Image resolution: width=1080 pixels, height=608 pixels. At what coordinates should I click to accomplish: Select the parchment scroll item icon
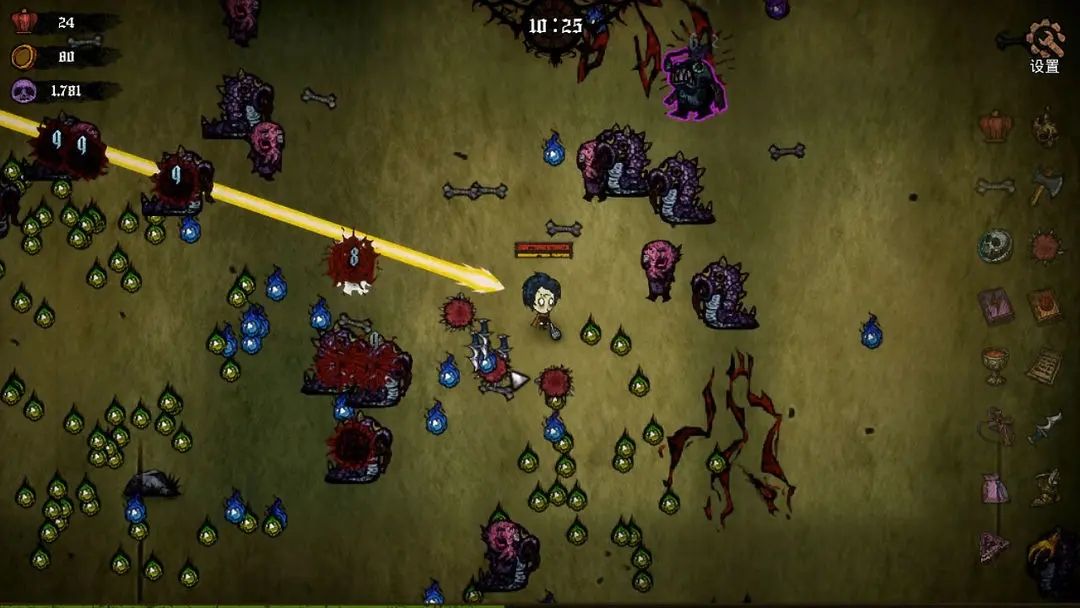tap(1045, 365)
